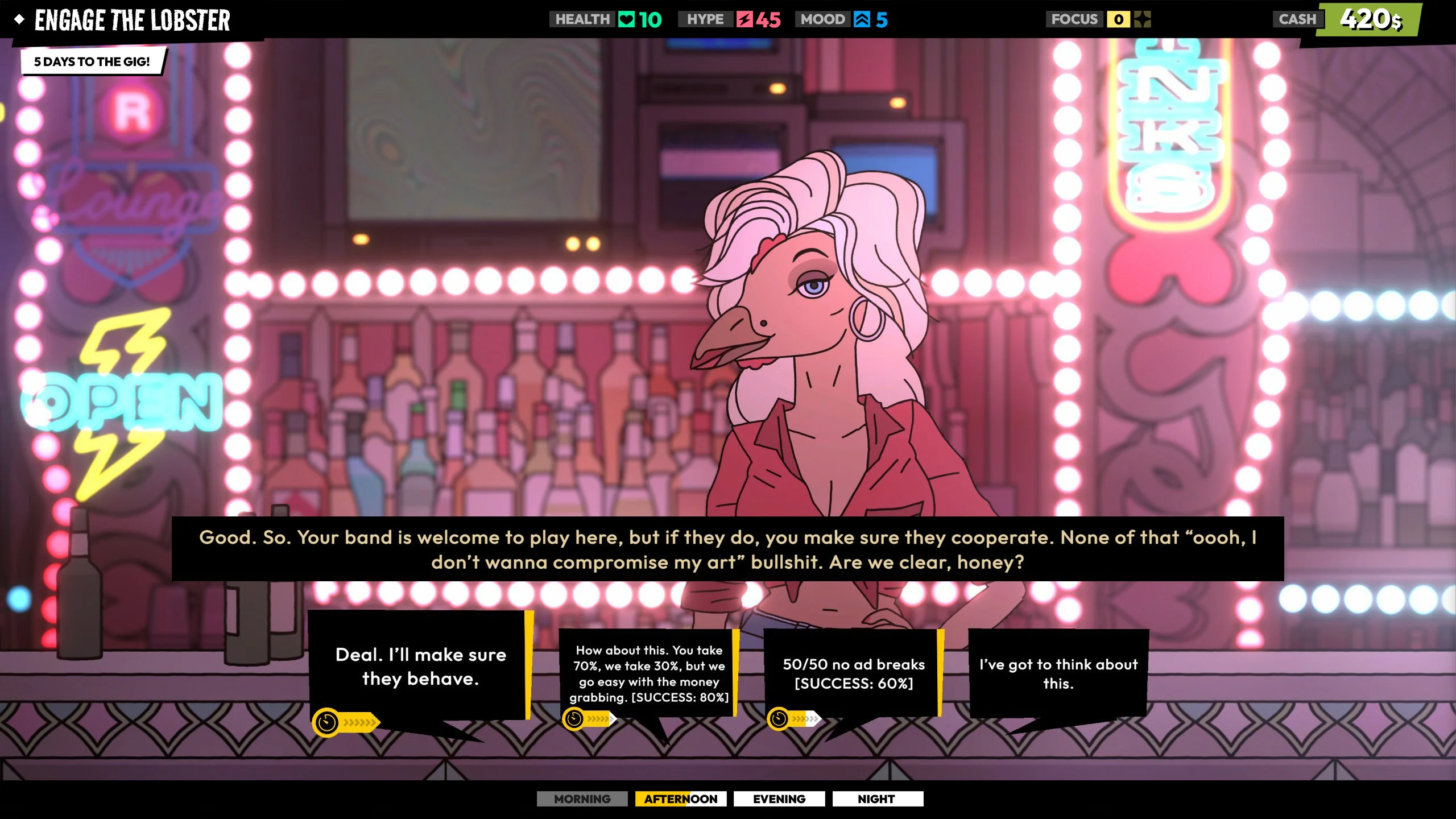Switch to the Morning time slot

581,799
